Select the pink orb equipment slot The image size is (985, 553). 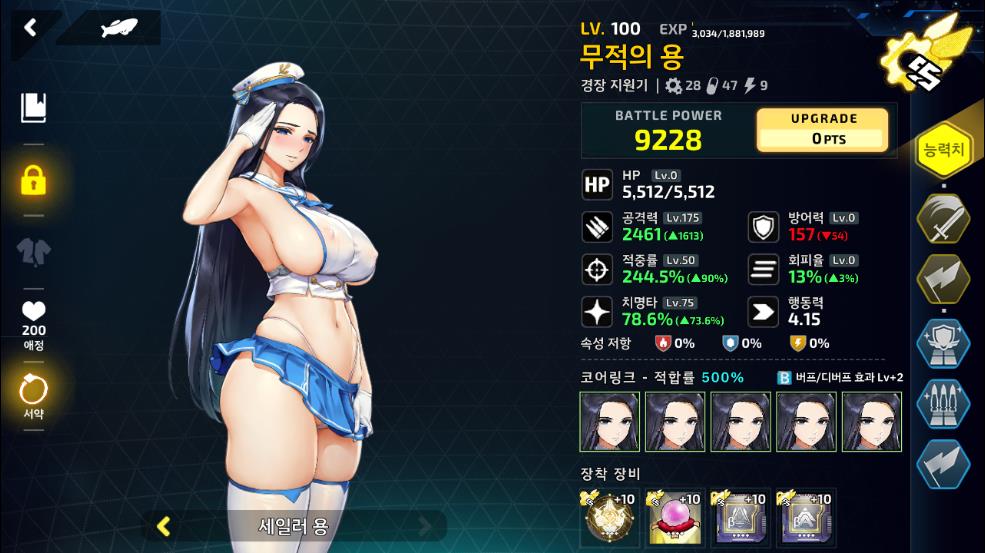(673, 518)
